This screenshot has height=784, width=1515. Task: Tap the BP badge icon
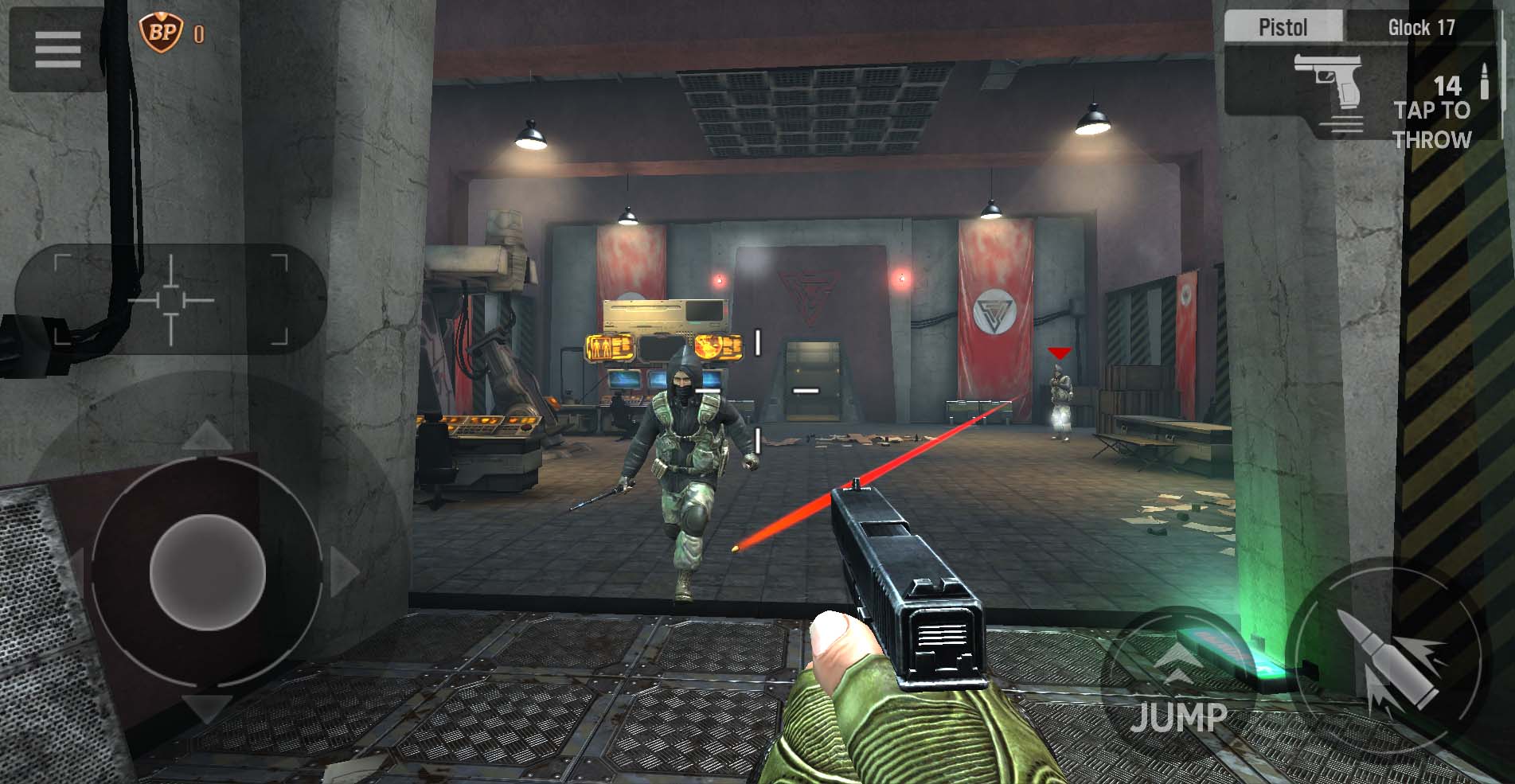coord(161,33)
